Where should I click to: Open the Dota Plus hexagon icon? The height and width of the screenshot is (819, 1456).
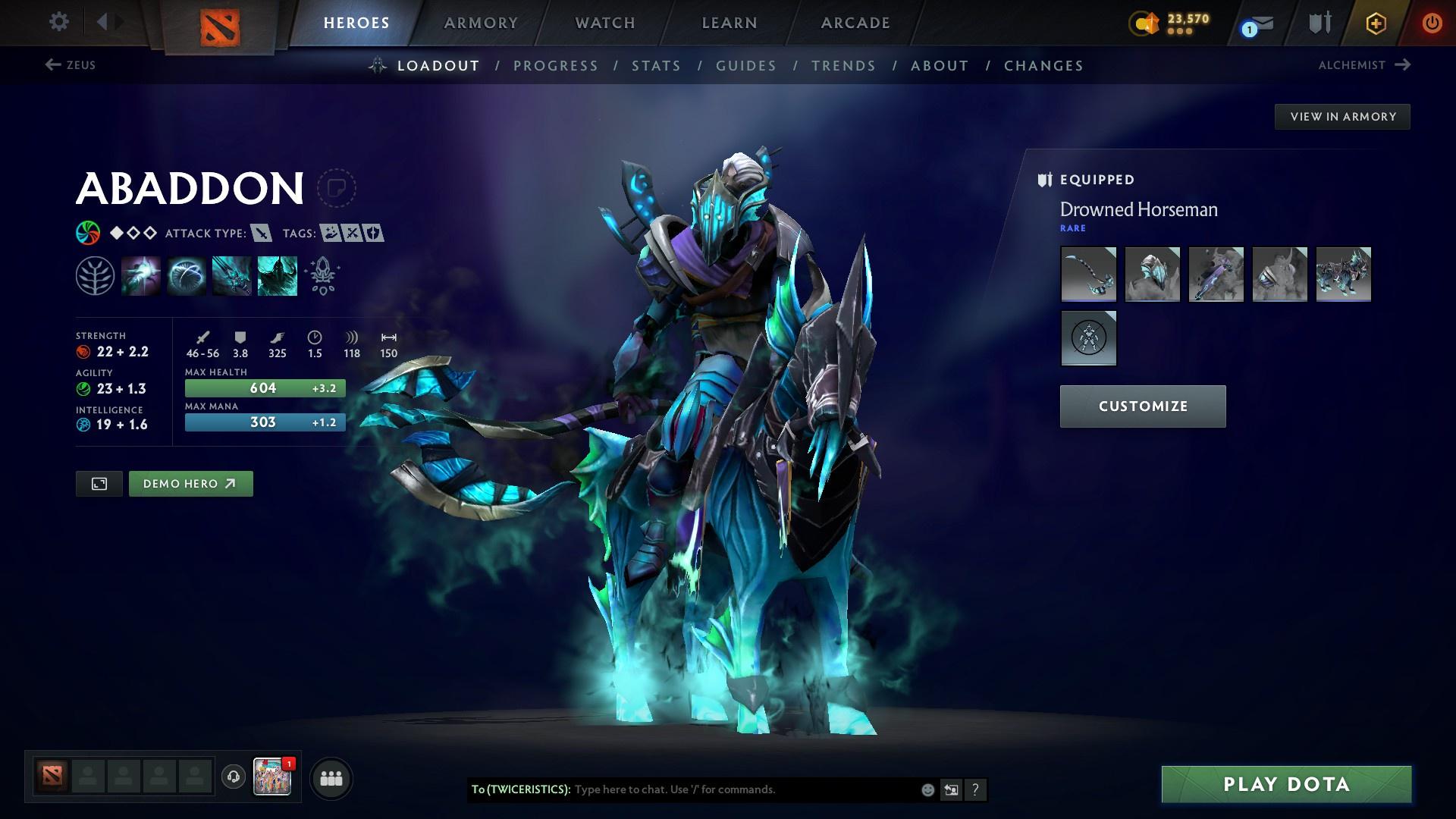[x=1375, y=23]
